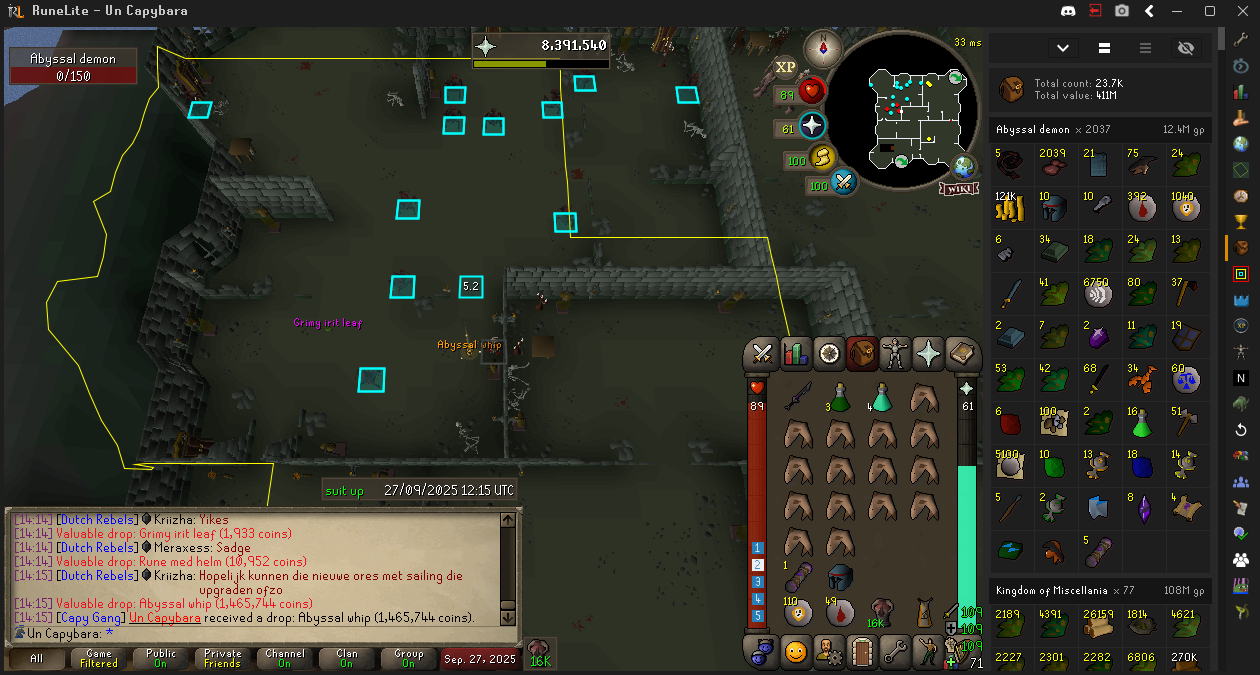Toggle the XP drops orb
Viewport: 1260px width, 675px height.
pyautogui.click(x=786, y=66)
